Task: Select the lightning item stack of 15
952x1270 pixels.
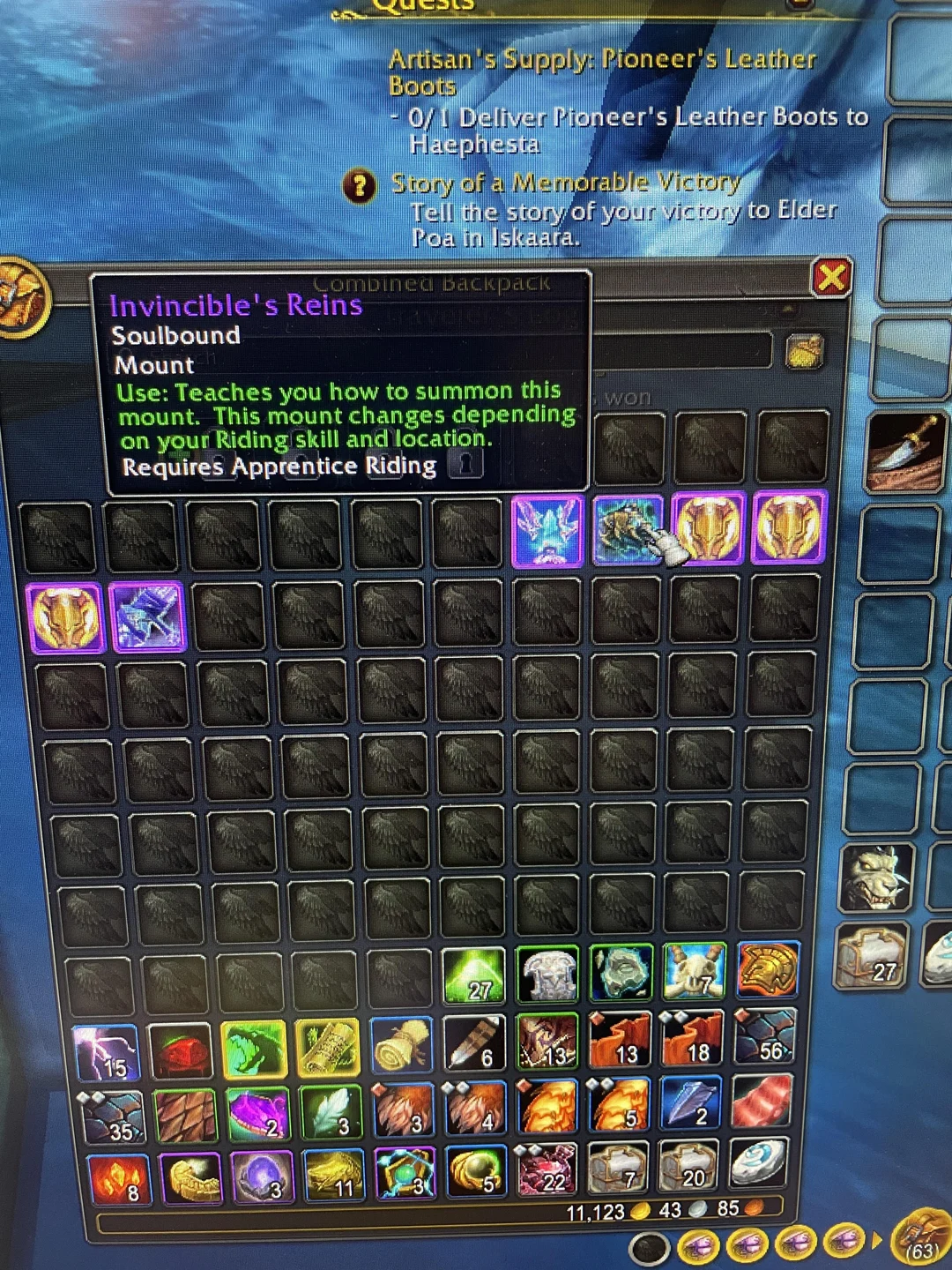Action: pos(107,1053)
